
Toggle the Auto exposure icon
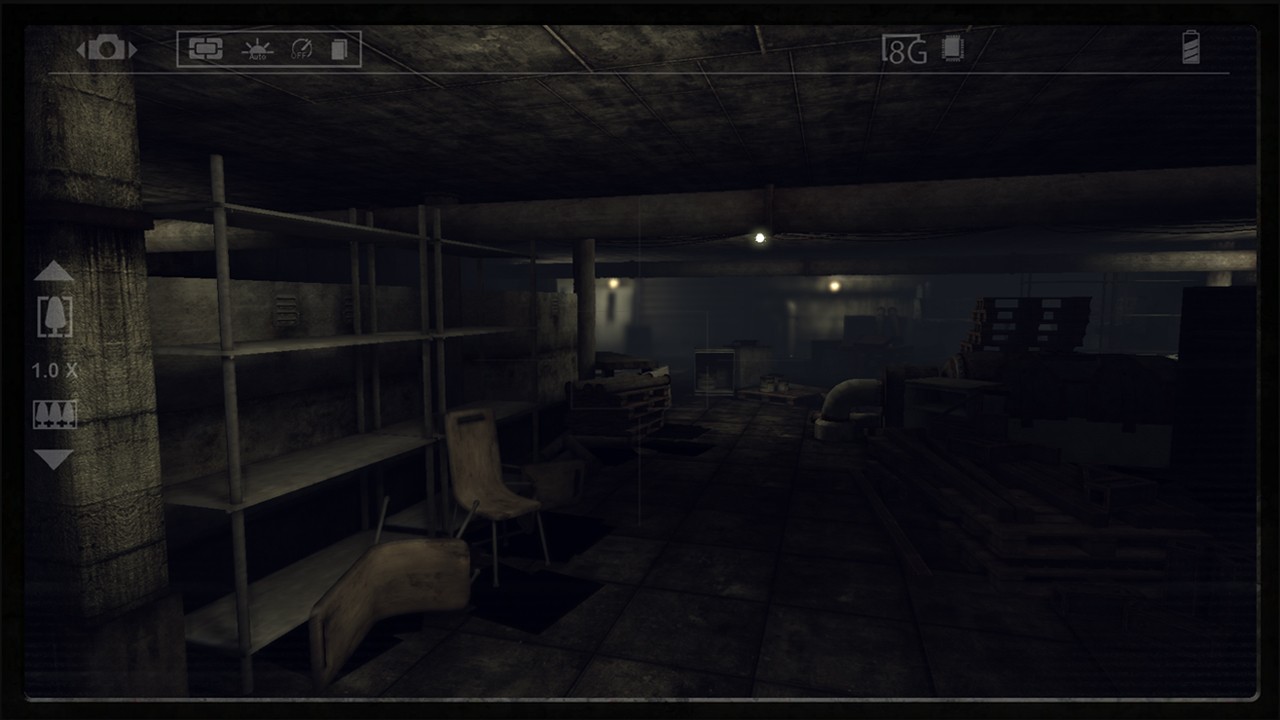click(257, 49)
